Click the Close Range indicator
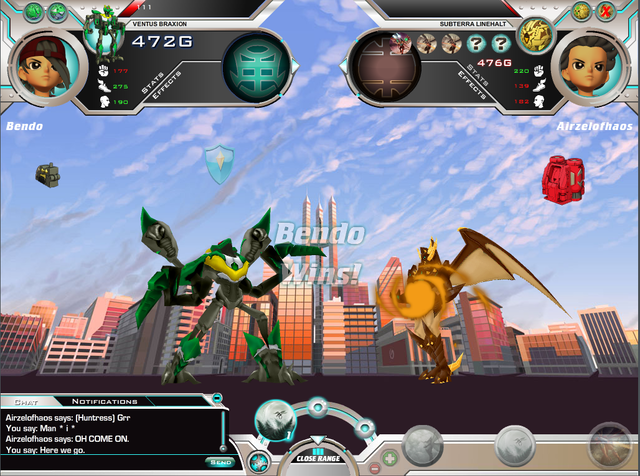Viewport: 640px width, 476px height. pos(319,456)
